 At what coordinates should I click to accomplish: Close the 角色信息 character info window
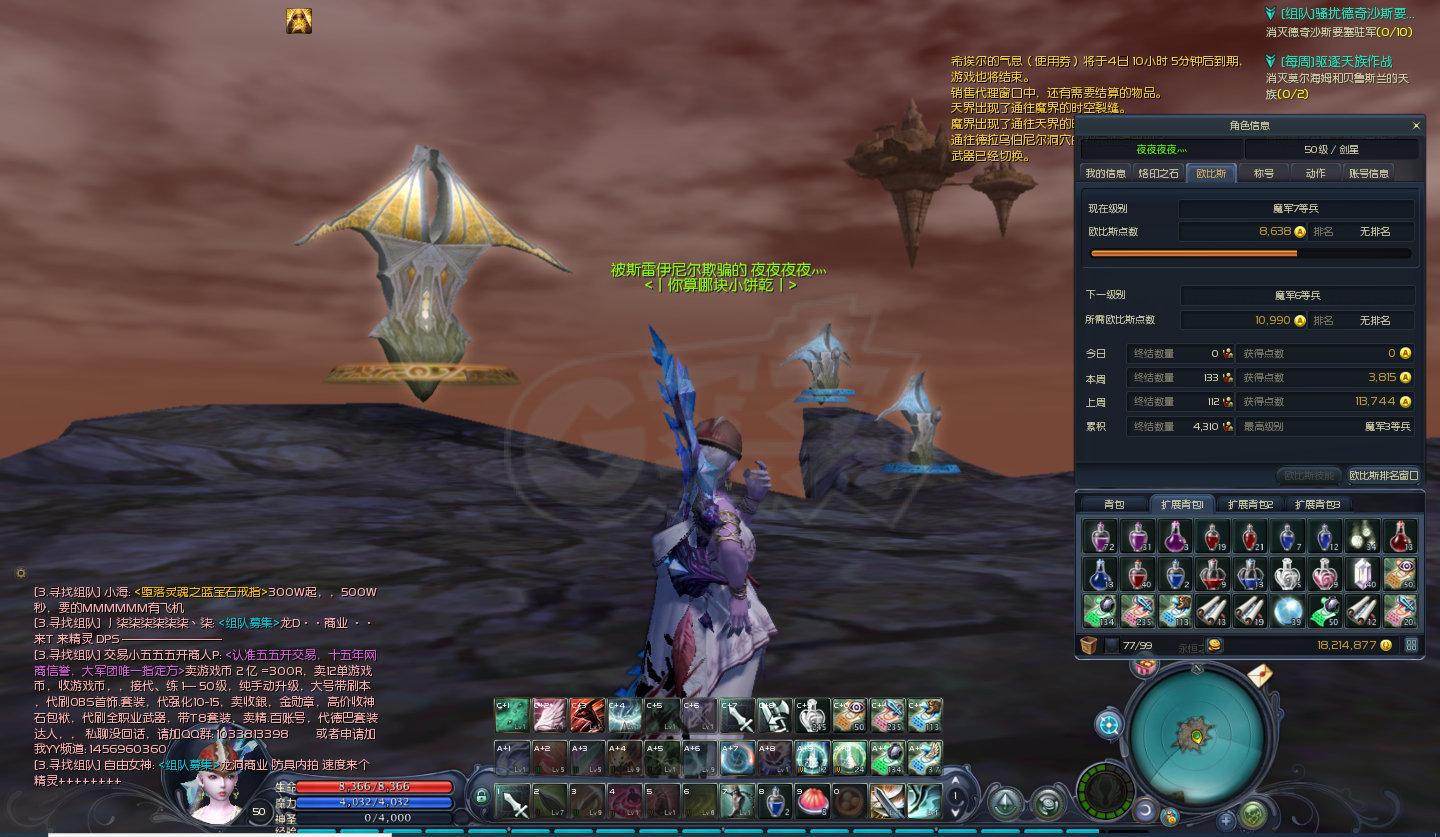[1416, 126]
